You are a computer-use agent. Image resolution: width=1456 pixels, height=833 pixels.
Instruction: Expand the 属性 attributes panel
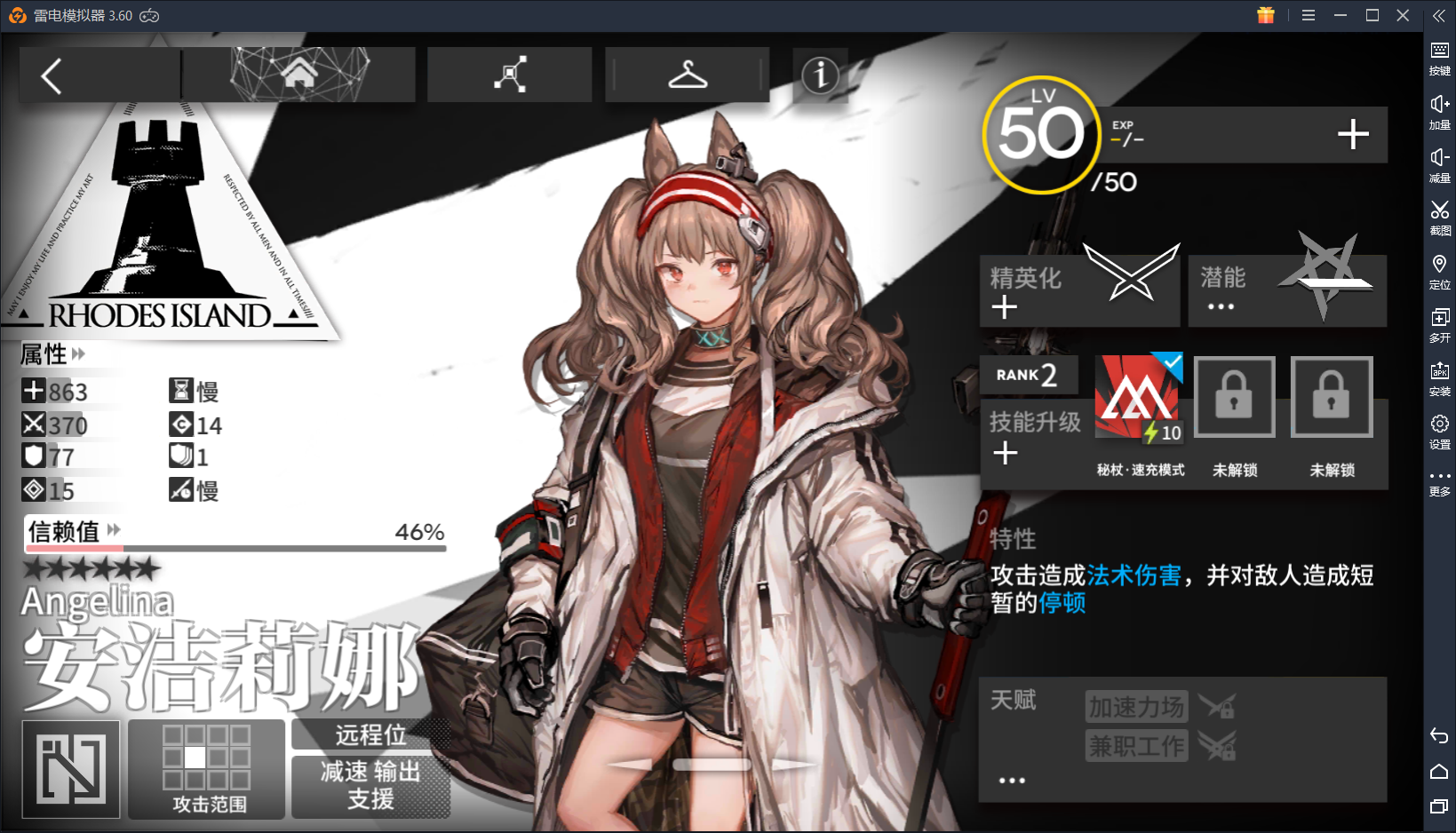(79, 353)
